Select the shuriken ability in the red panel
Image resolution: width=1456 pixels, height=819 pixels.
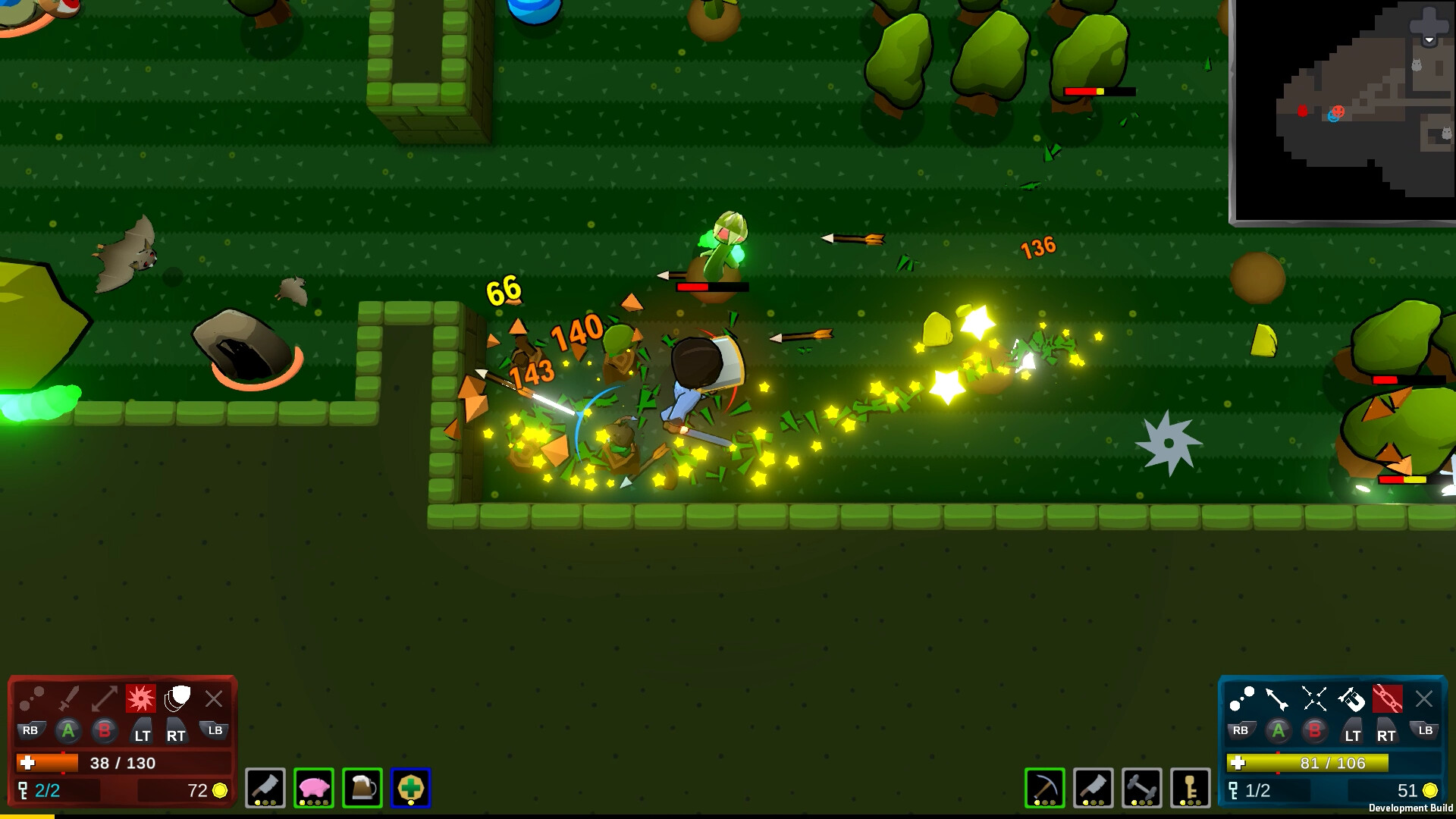point(141,698)
